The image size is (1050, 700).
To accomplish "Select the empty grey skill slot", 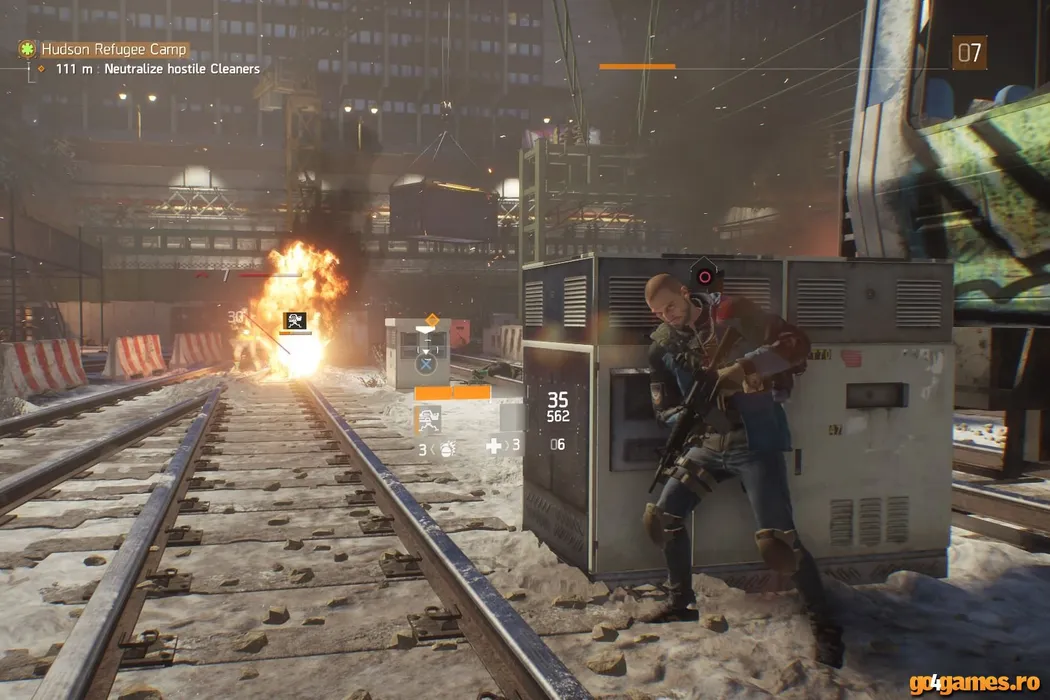I will (510, 417).
